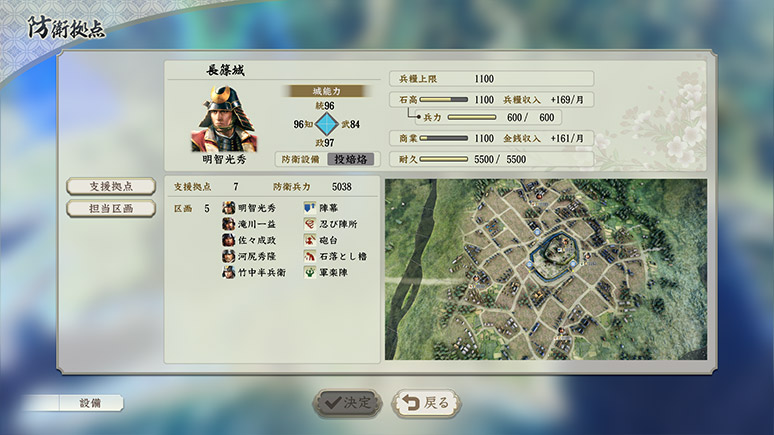Viewport: 774px width, 435px height.
Task: Confirm with the 決定 button
Action: (x=347, y=402)
